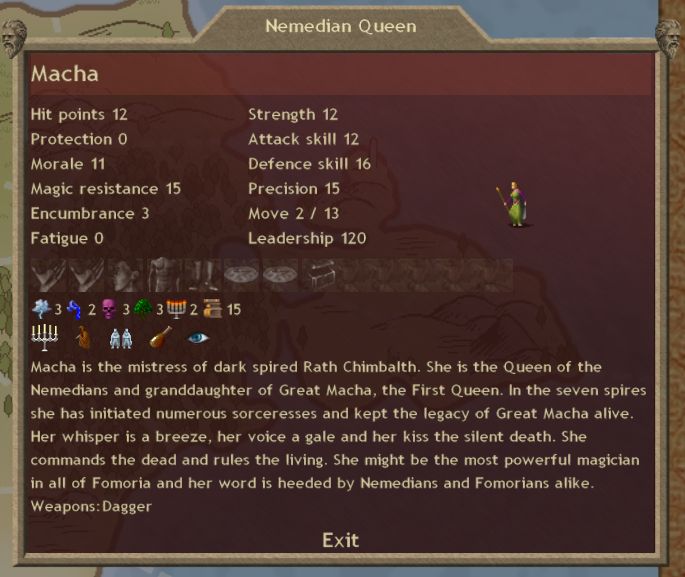This screenshot has width=685, height=577.
Task: Select the orange menorah magic icon
Action: point(177,309)
